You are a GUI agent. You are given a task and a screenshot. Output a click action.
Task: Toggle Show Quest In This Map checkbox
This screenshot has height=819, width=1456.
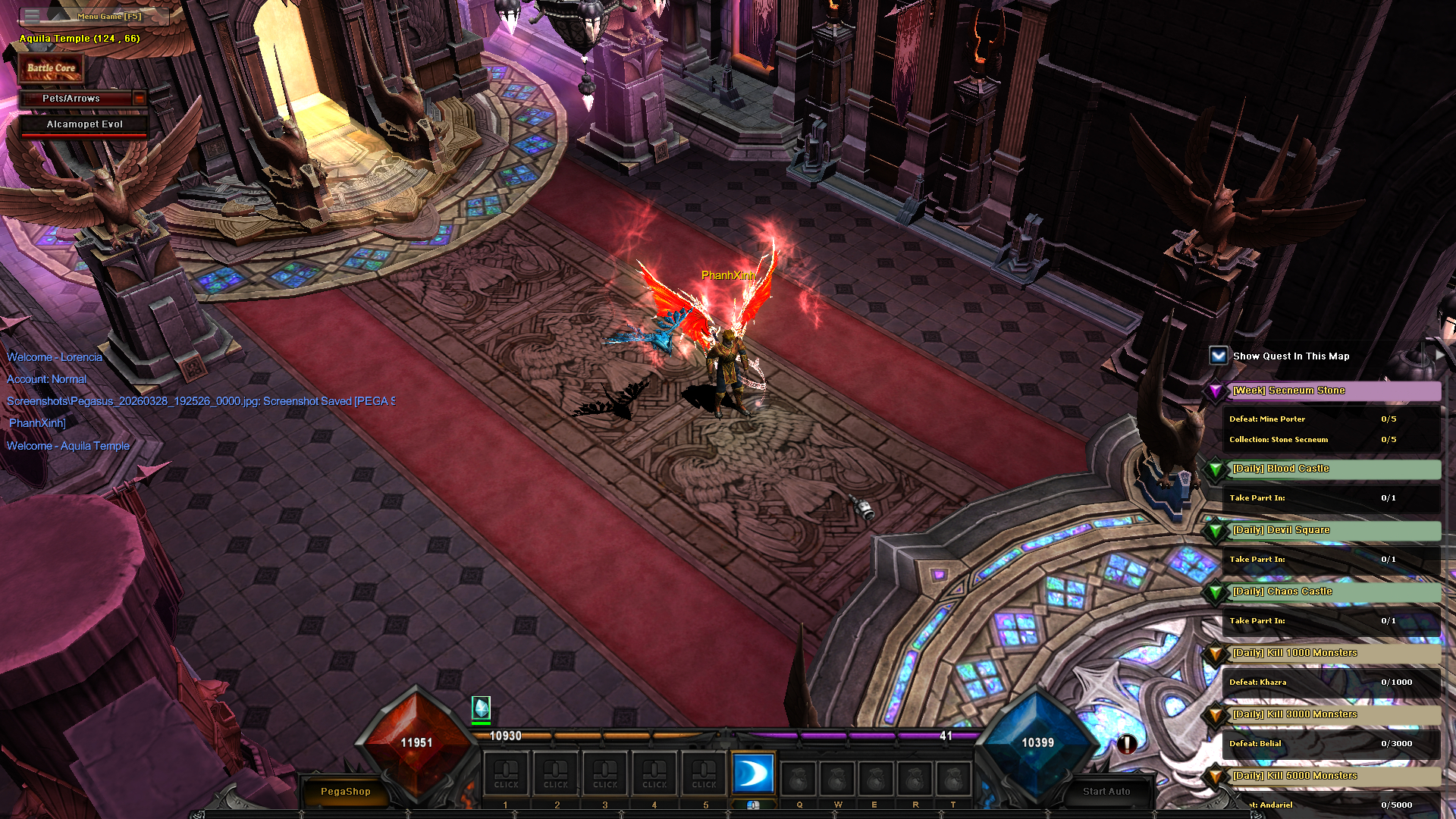click(x=1218, y=356)
